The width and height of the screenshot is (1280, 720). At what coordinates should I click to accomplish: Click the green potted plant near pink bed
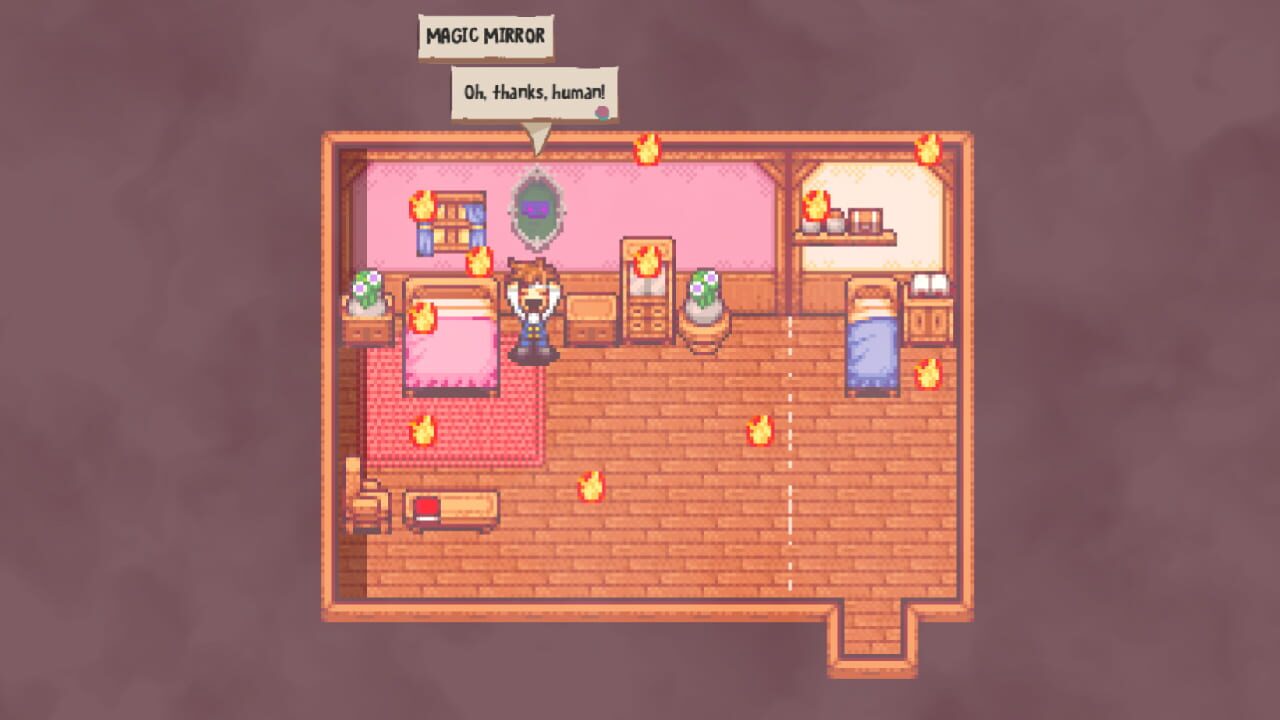tap(367, 290)
